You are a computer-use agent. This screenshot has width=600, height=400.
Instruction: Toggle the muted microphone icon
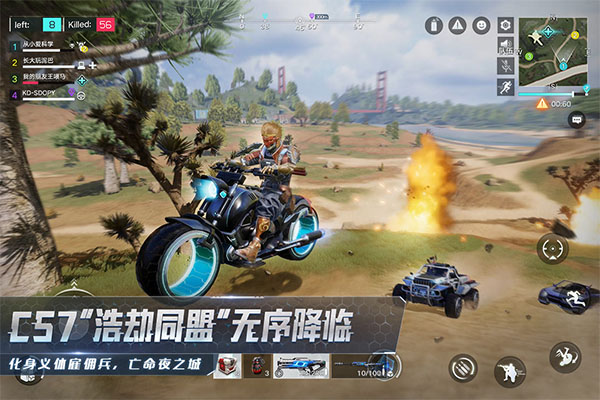pos(506,66)
